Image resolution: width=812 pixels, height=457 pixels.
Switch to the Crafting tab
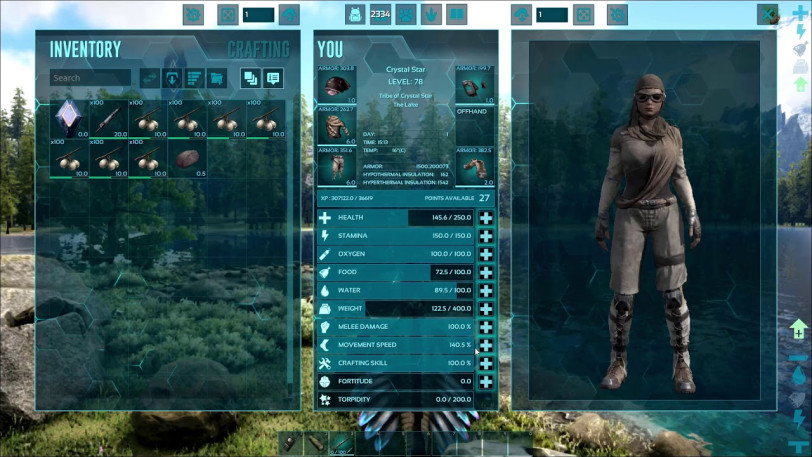coord(258,49)
